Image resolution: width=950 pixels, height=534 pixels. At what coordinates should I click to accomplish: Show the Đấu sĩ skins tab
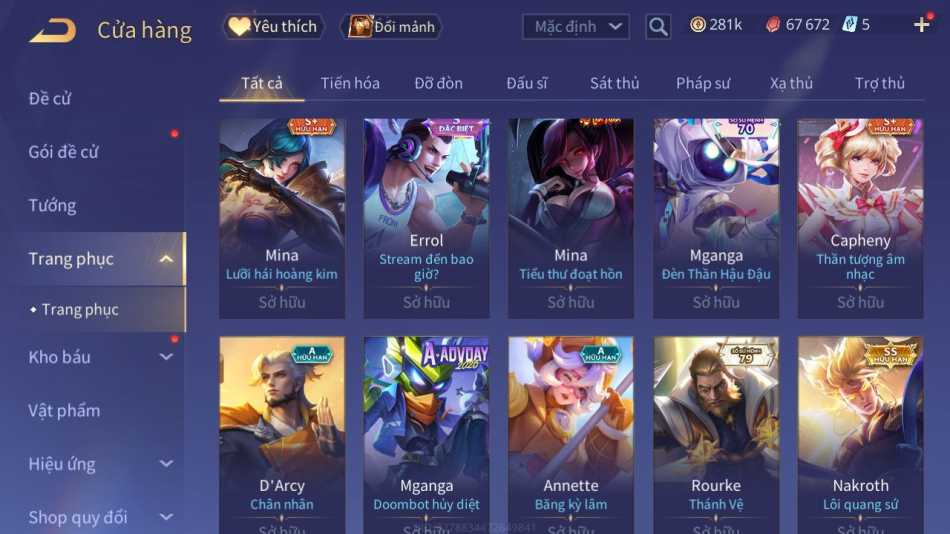[527, 83]
